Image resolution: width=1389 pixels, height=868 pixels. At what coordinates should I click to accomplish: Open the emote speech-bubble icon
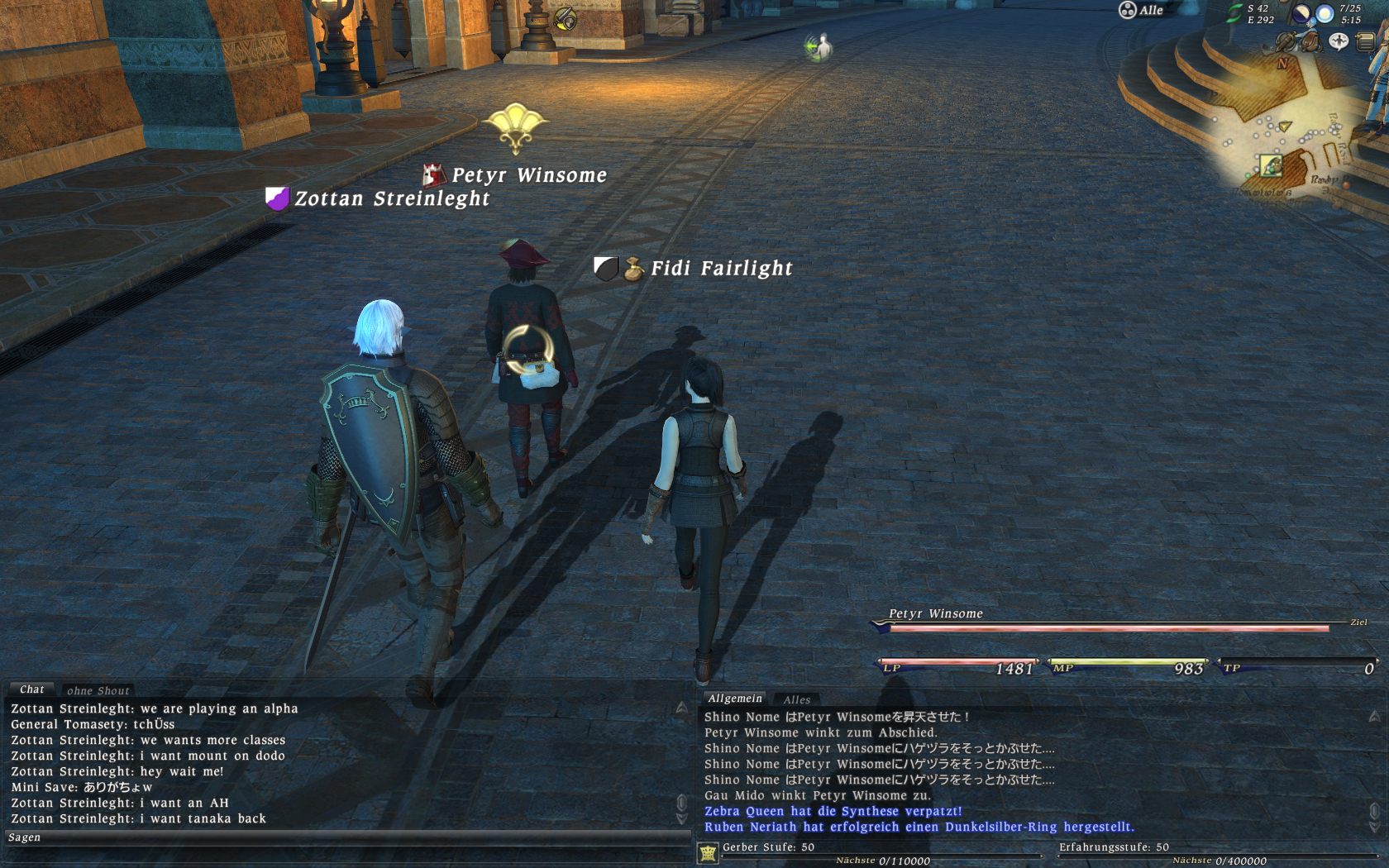pyautogui.click(x=1338, y=41)
